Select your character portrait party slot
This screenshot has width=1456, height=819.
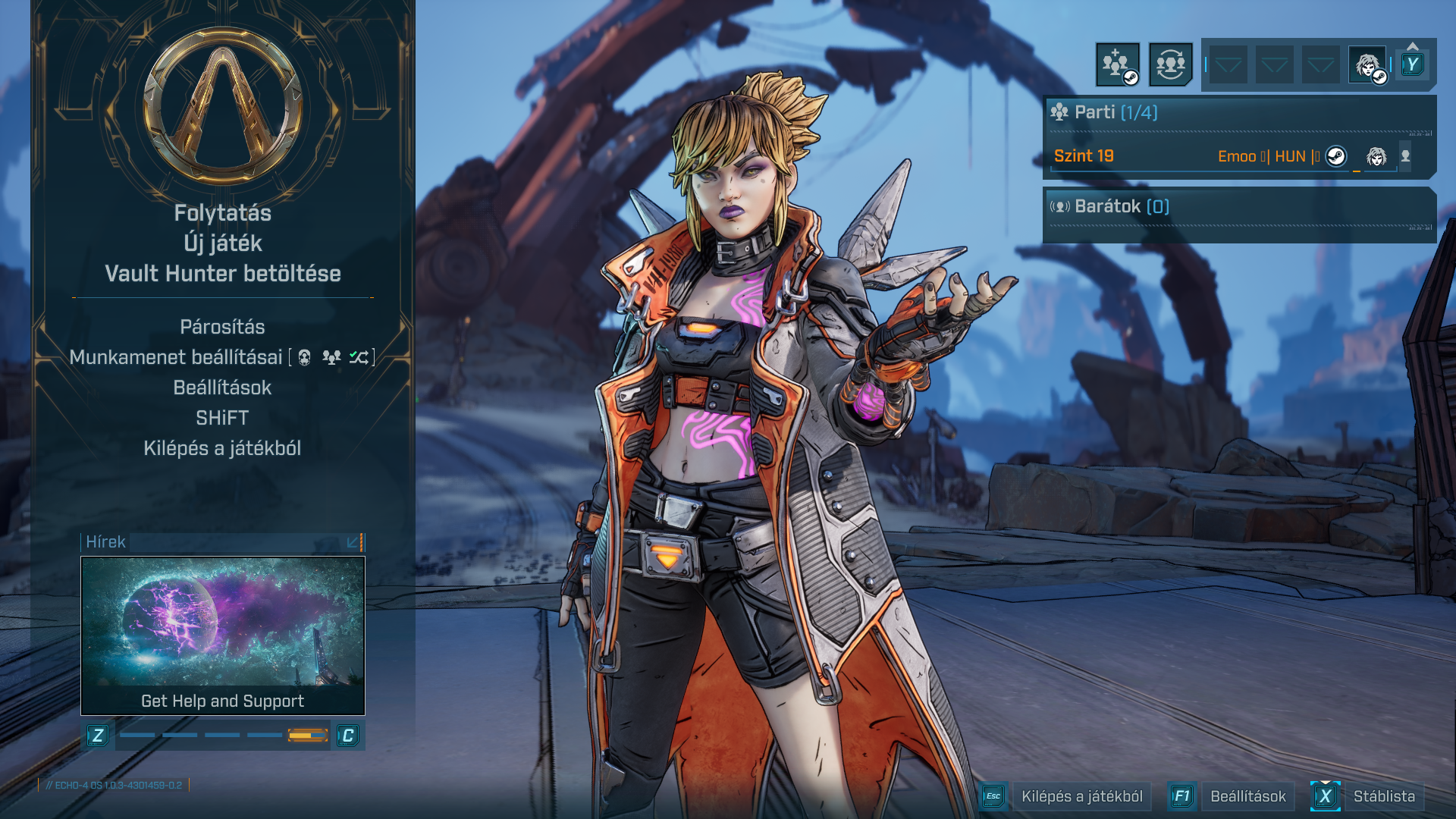[x=1367, y=64]
